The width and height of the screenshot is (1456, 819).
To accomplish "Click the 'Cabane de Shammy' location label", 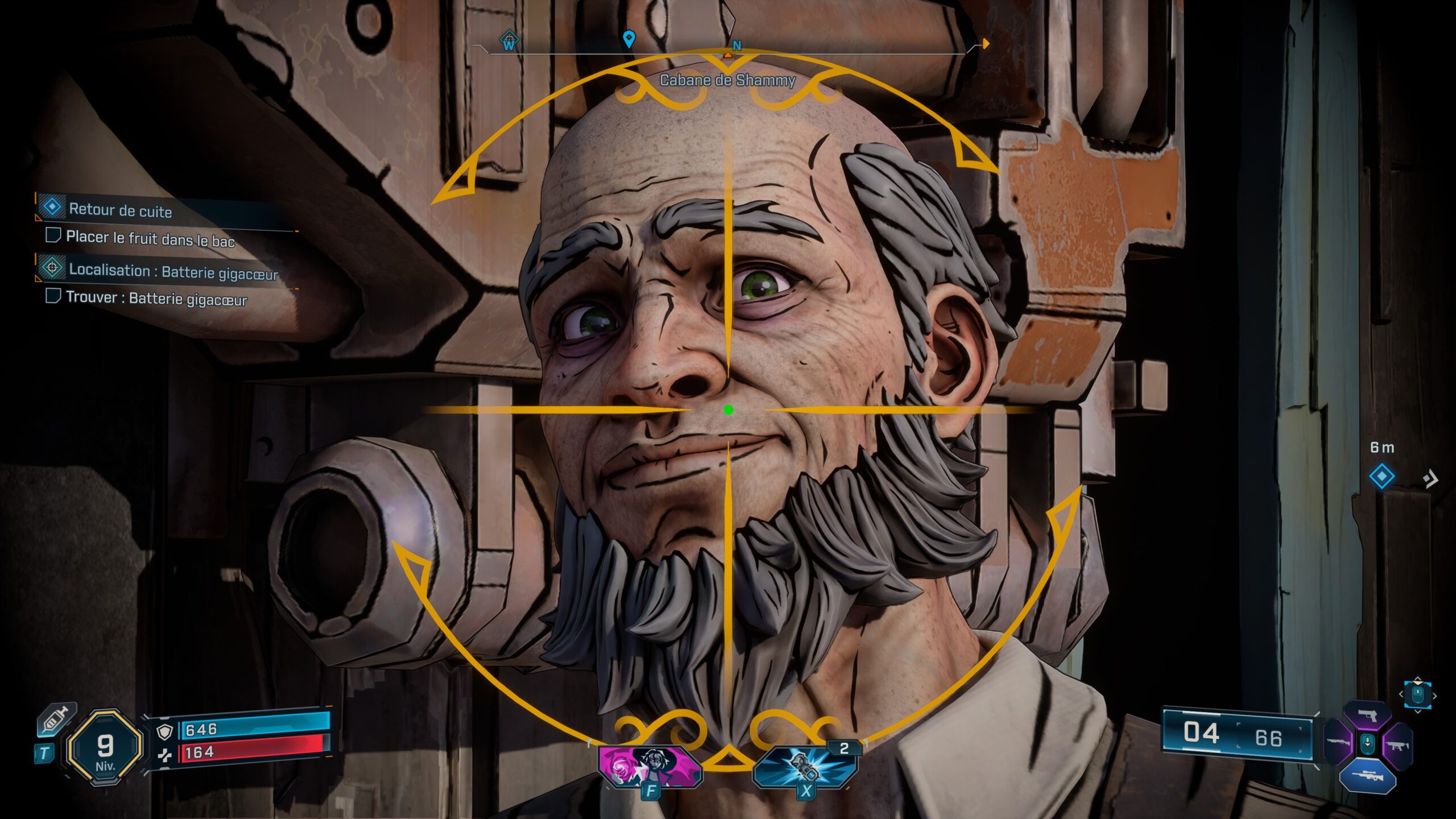I will (x=727, y=81).
